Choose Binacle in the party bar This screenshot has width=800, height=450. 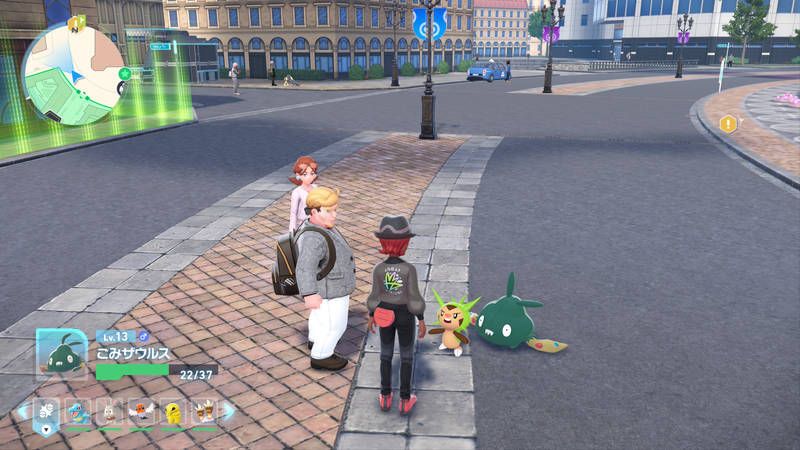204,412
